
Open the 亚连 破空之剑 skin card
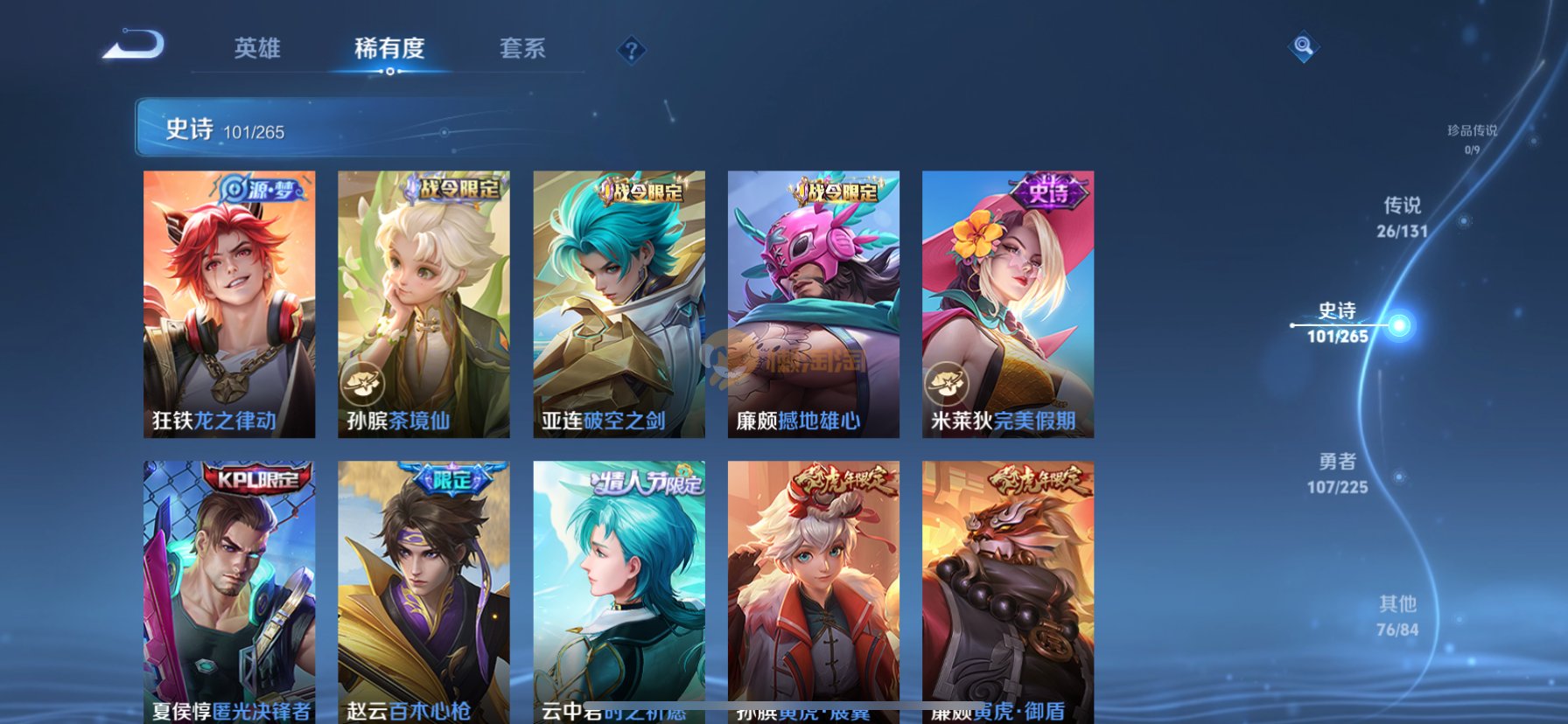[x=619, y=303]
